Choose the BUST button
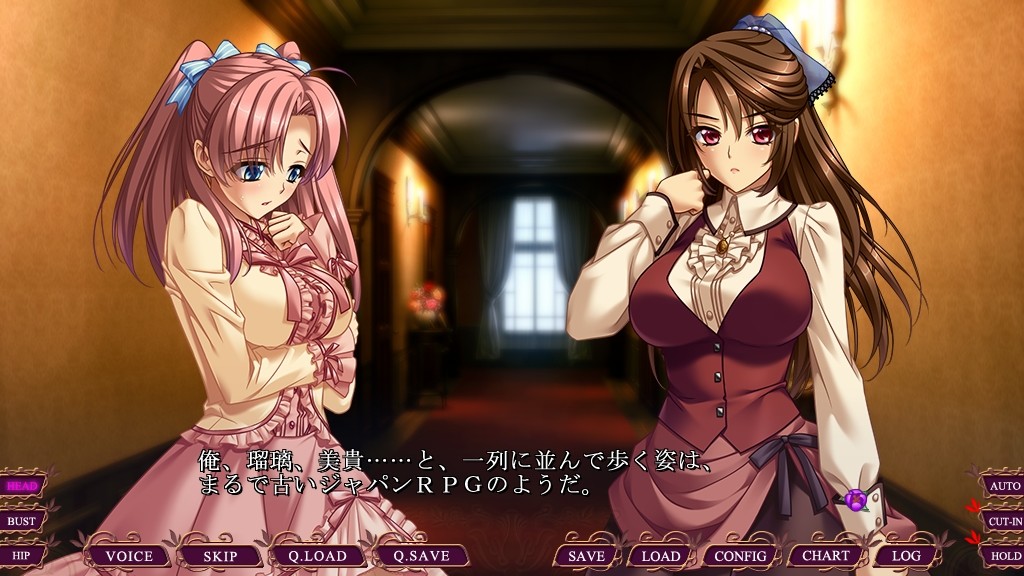Image resolution: width=1024 pixels, height=576 pixels. (22, 521)
